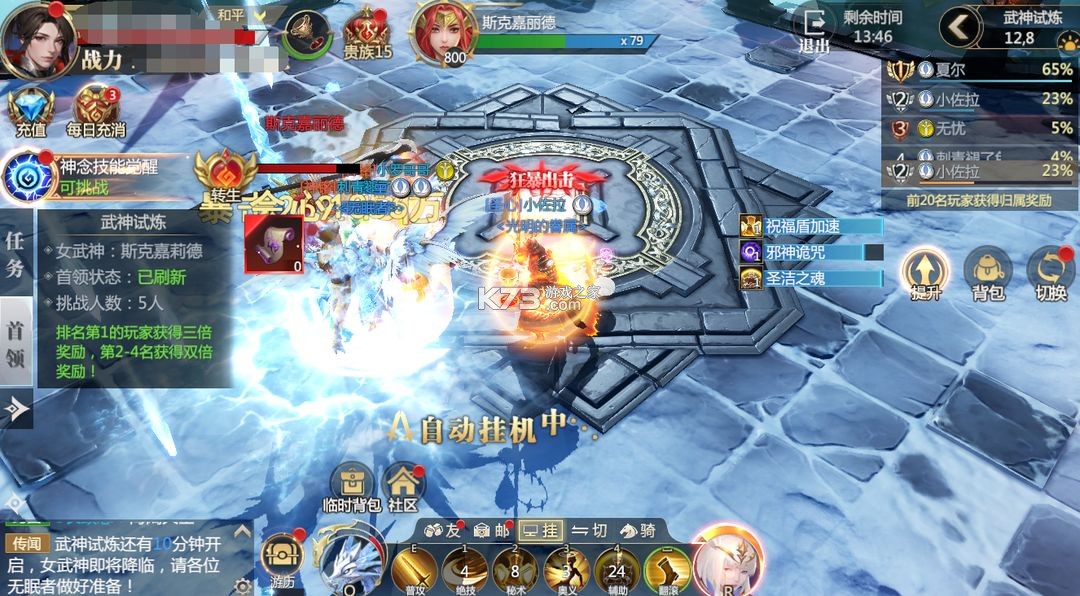Image resolution: width=1080 pixels, height=596 pixels.
Task: Switch to the 首领 boss tab
Action: click(16, 344)
